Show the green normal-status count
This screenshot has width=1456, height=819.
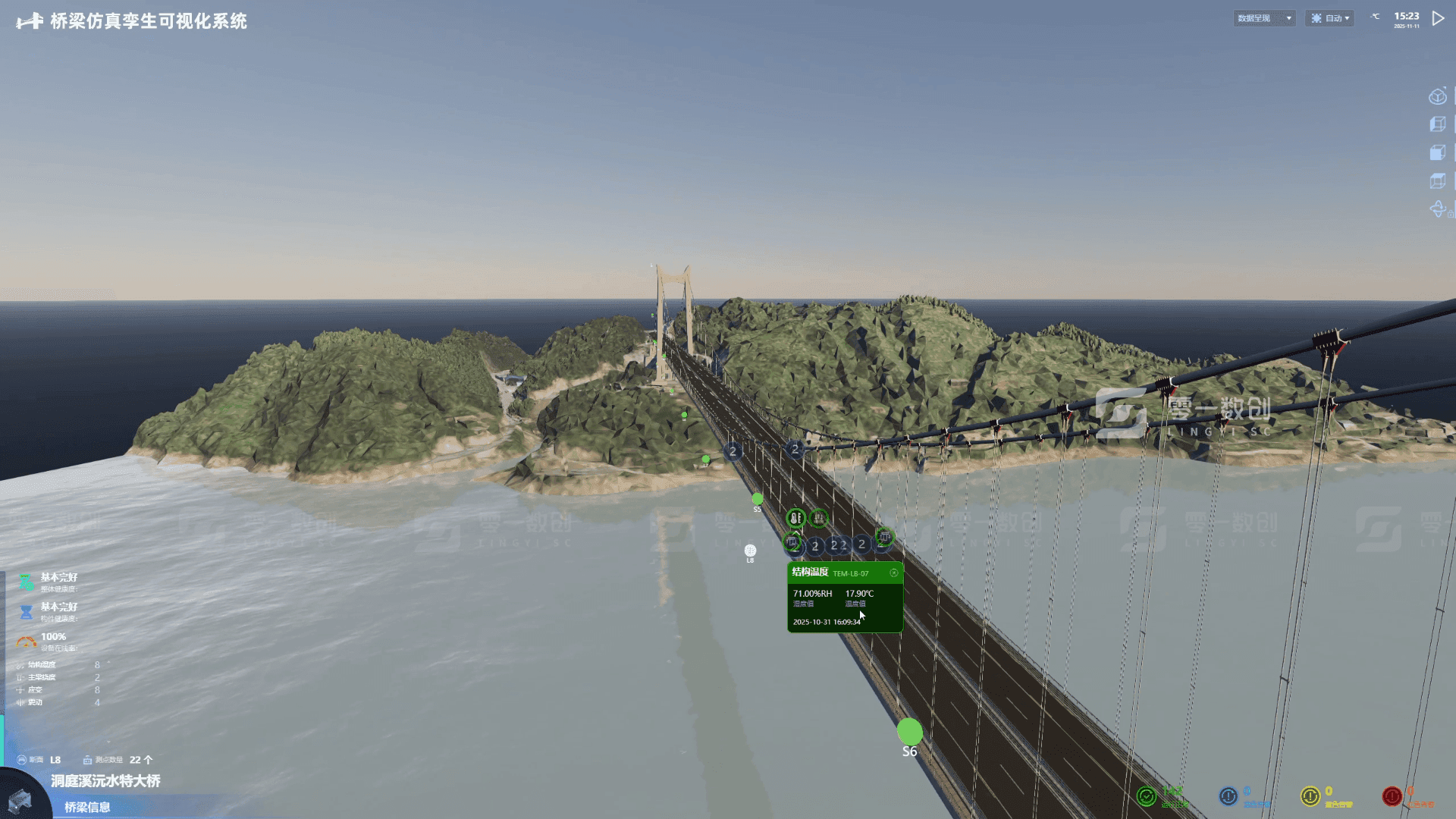click(1147, 796)
